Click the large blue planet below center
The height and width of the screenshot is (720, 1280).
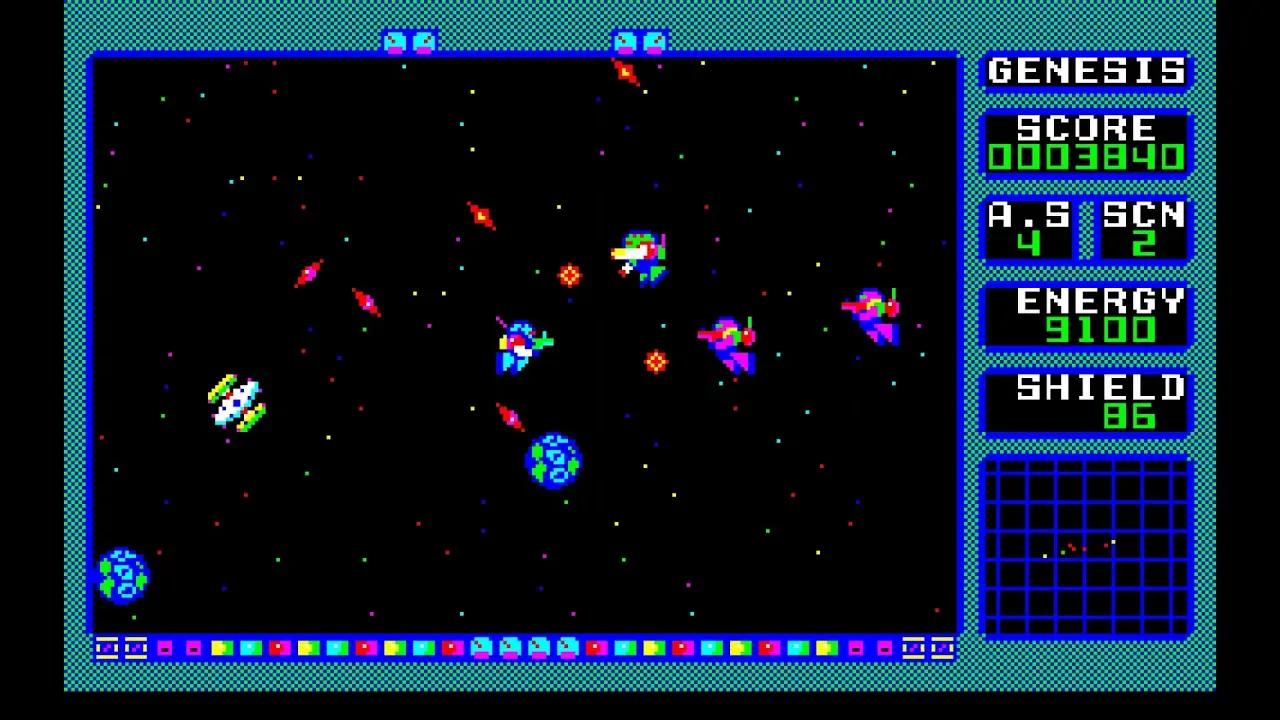tap(551, 463)
